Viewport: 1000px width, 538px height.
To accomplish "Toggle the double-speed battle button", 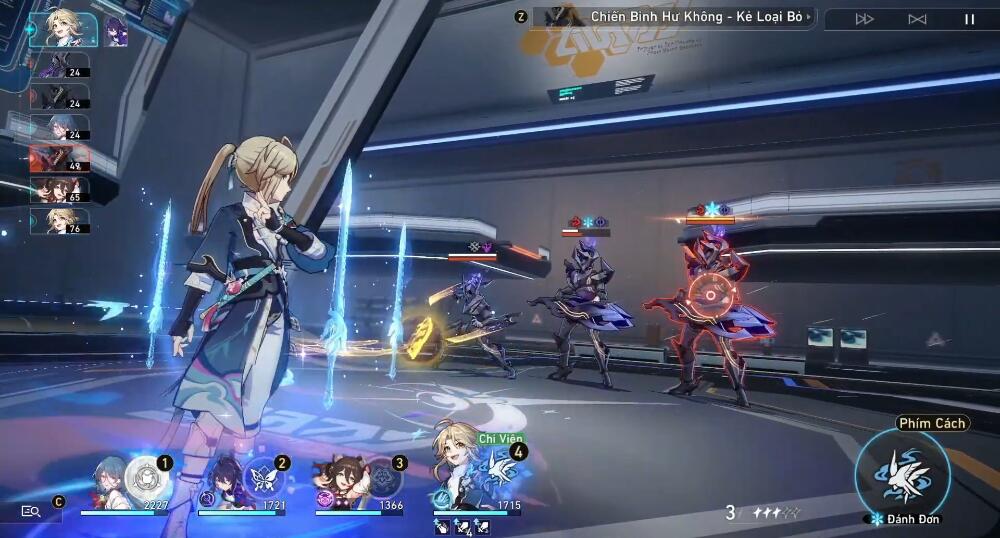I will point(865,18).
